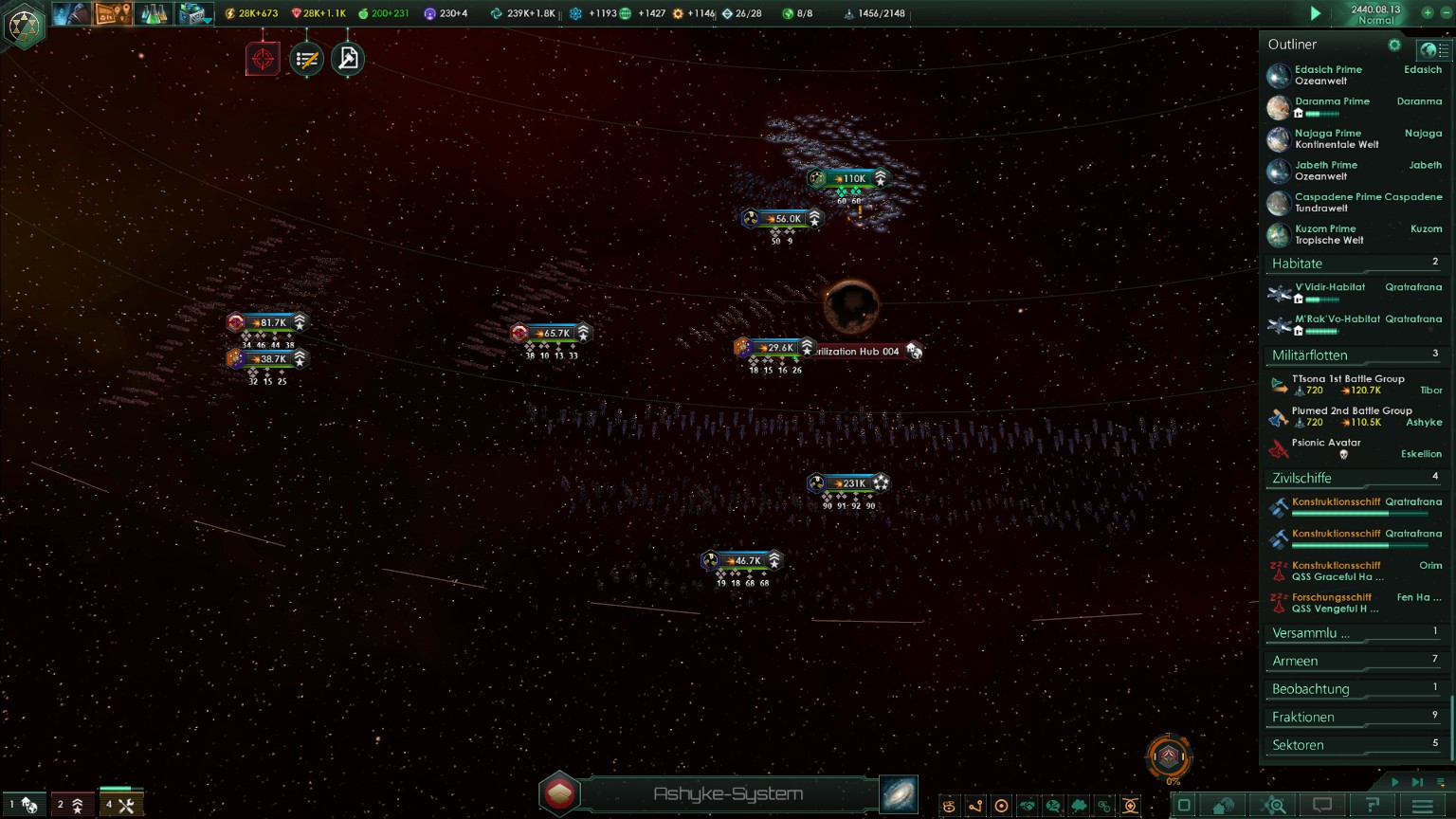Open the research flasks technology panel

154,14
